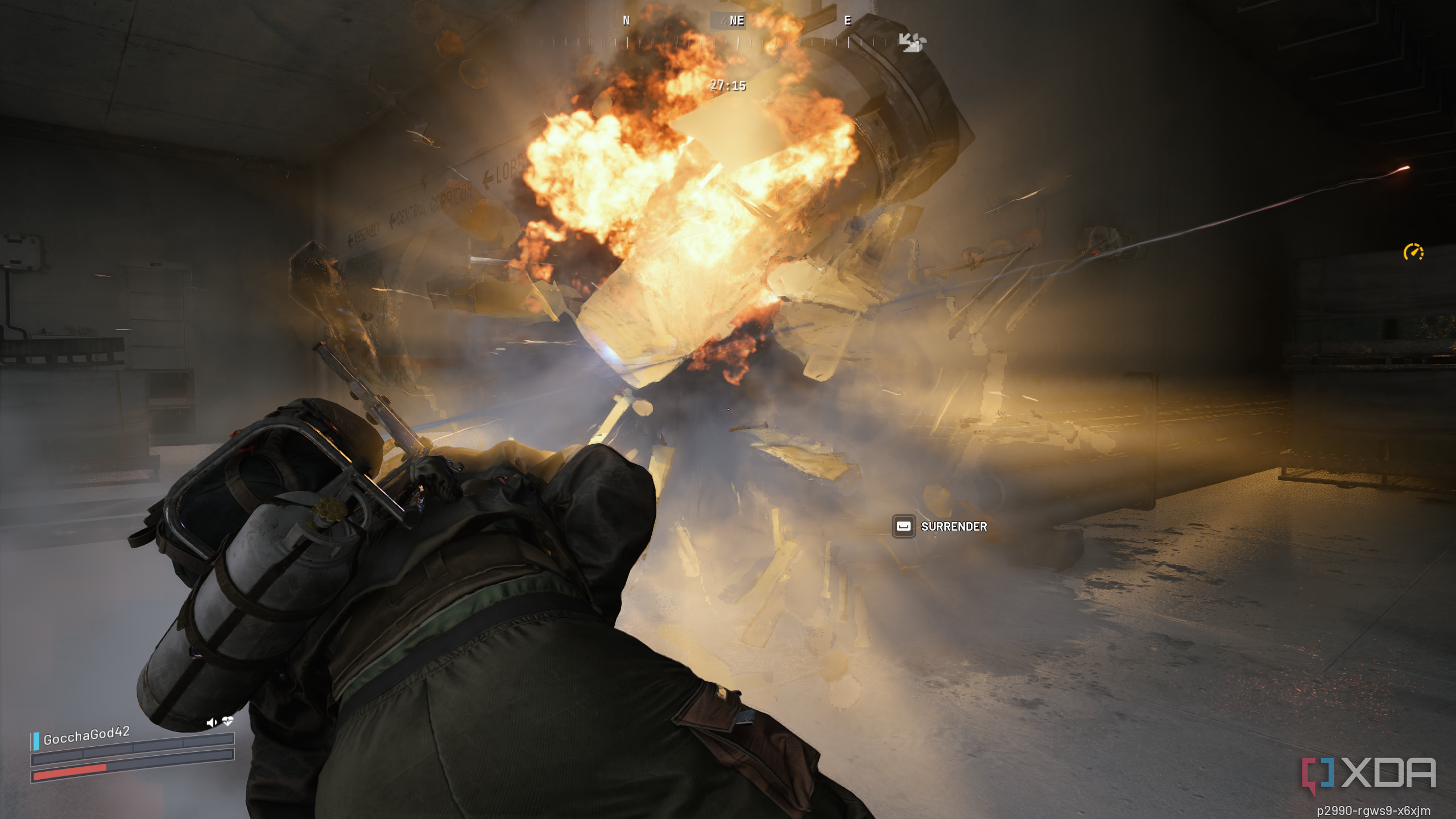Click the orange speedometer gauge icon
The image size is (1456, 819).
[1413, 252]
